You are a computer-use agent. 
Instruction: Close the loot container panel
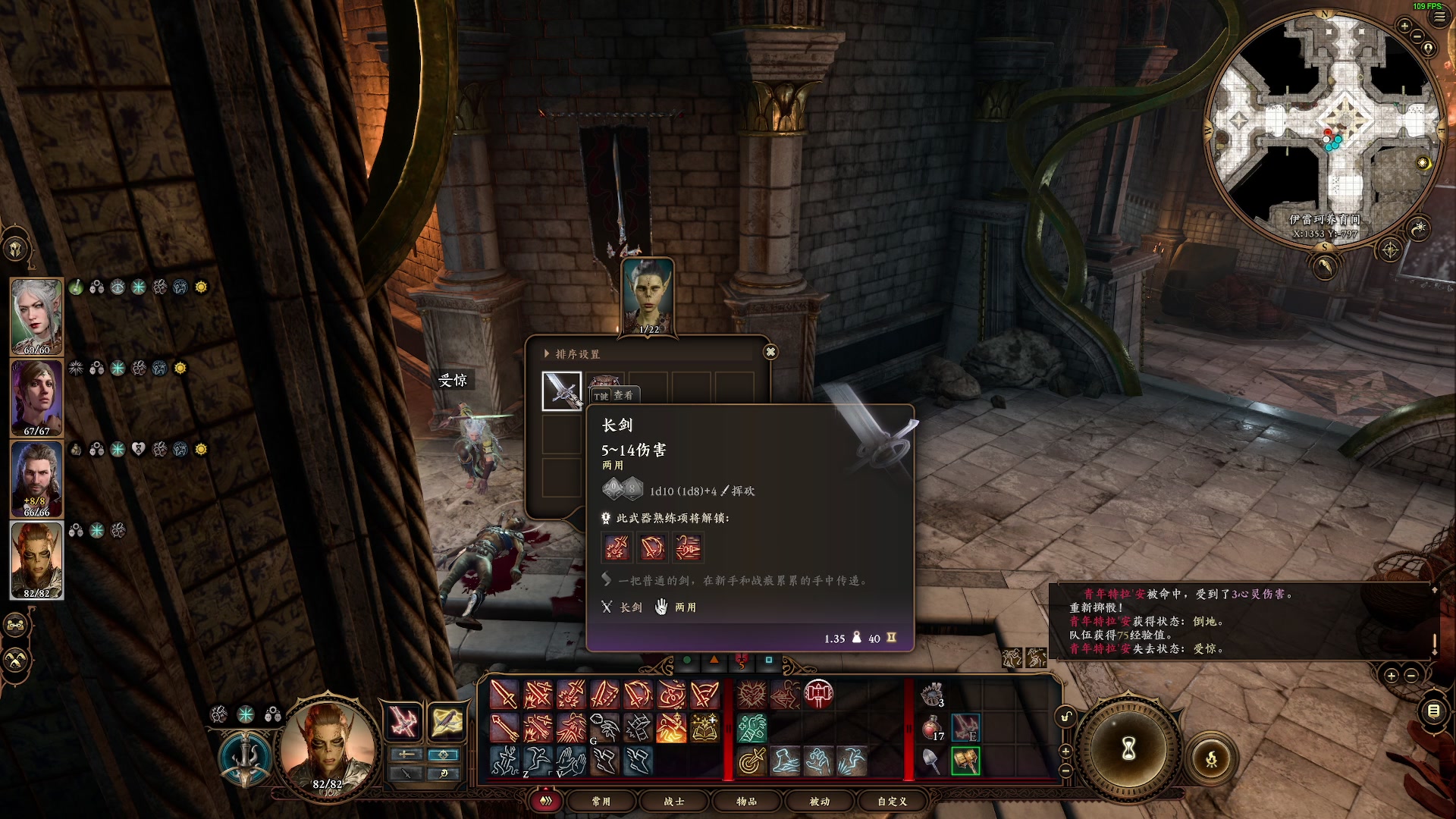coord(770,352)
